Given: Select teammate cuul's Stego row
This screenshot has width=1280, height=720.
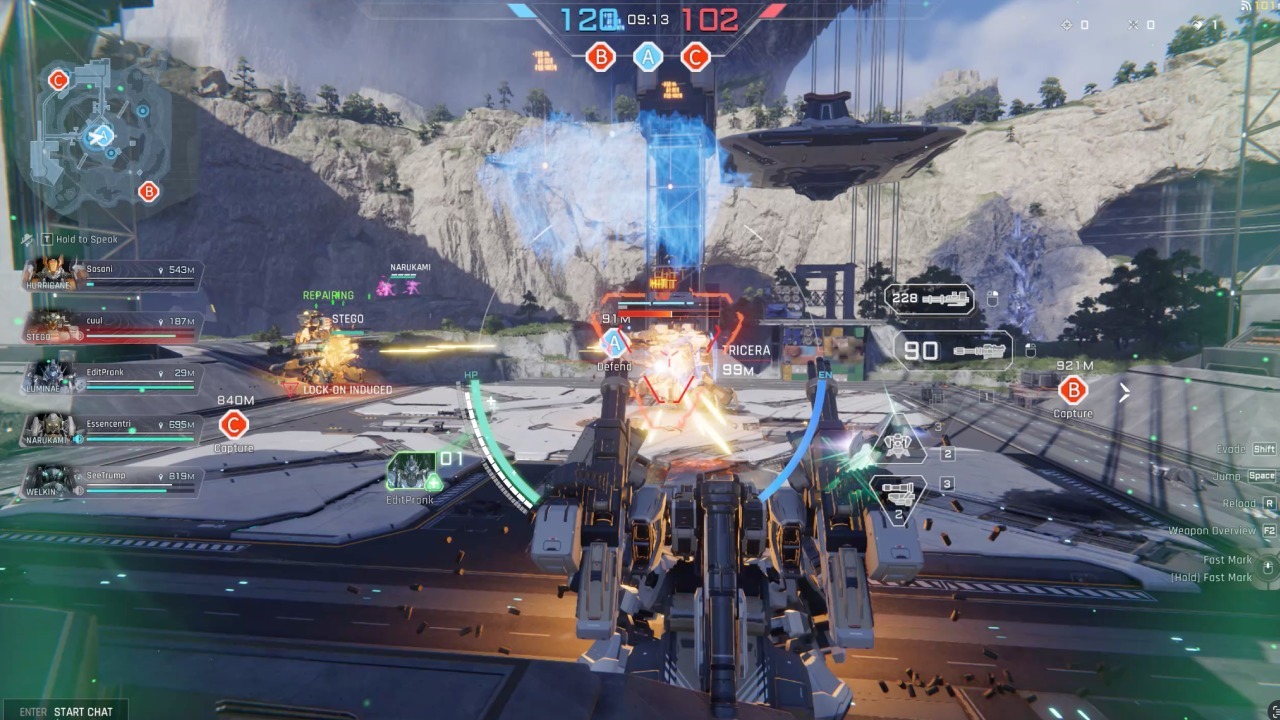Looking at the screenshot, I should click(115, 326).
